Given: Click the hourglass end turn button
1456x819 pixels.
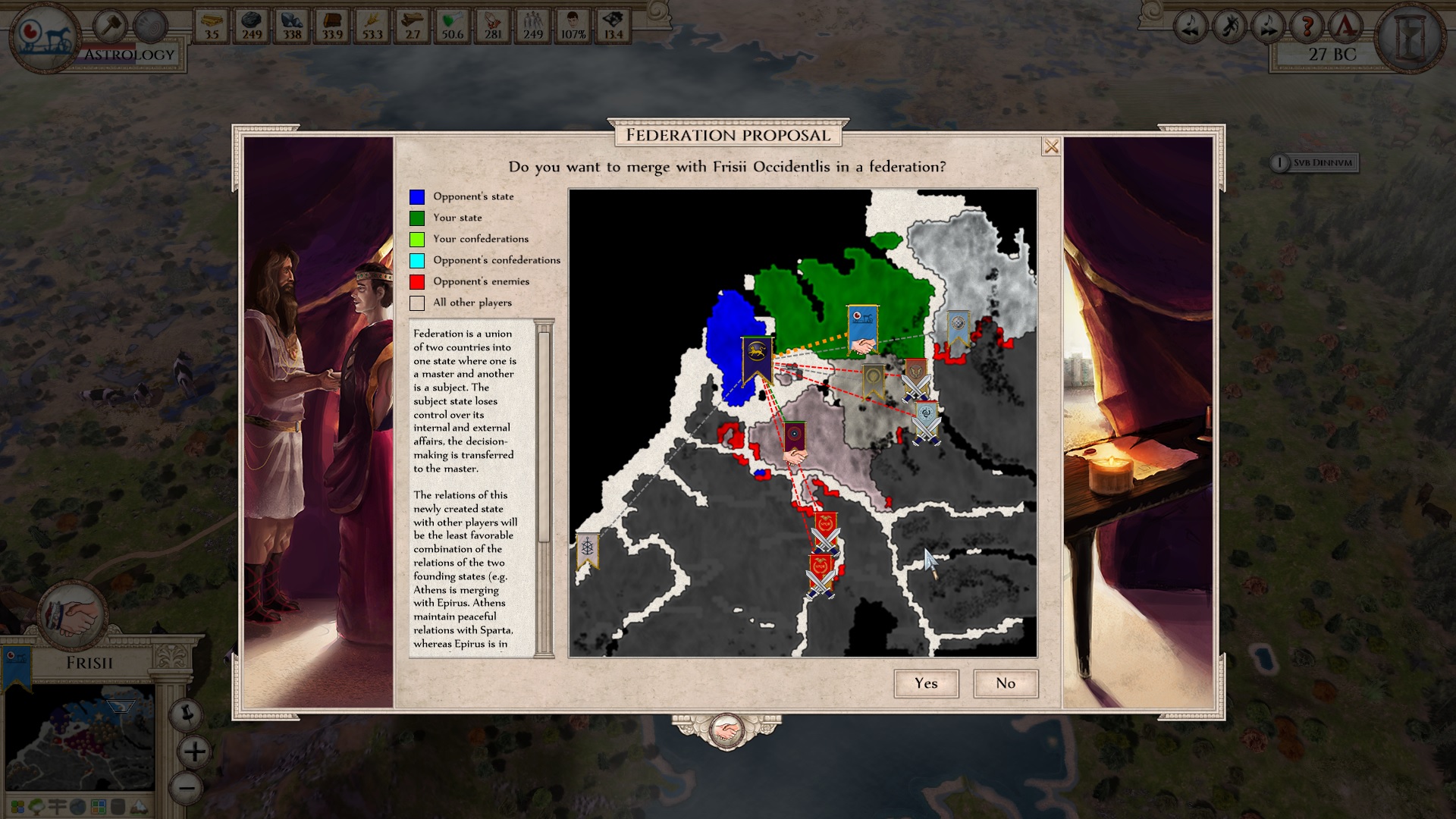Looking at the screenshot, I should point(1414,36).
